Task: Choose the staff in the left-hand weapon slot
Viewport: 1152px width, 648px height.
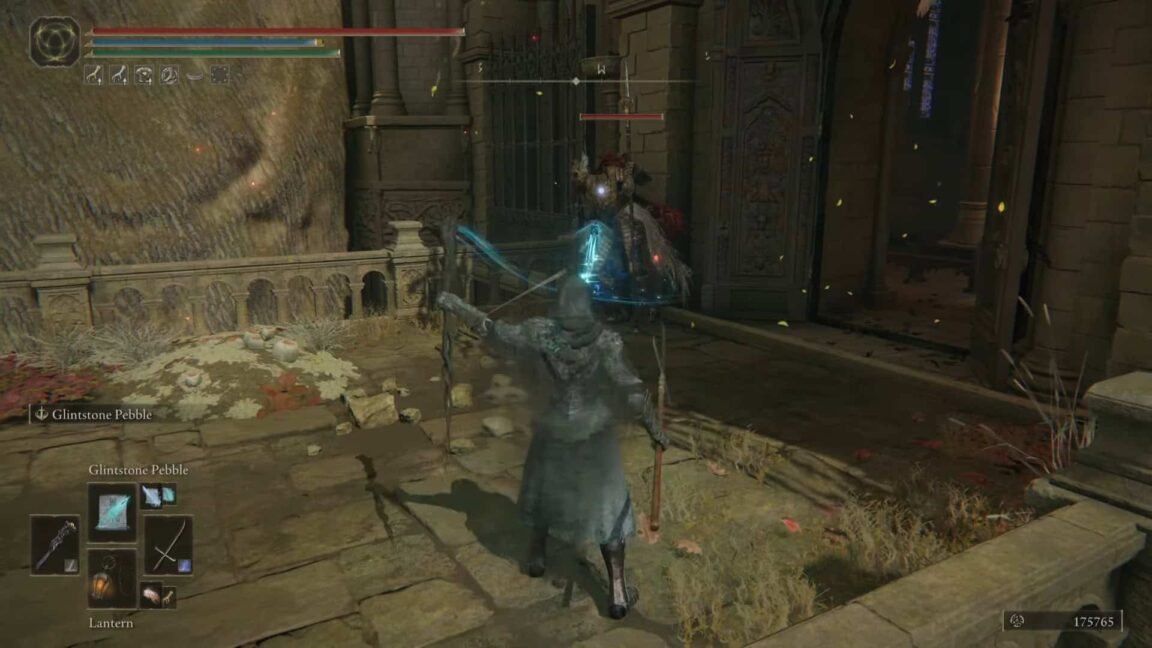Action: pos(54,545)
